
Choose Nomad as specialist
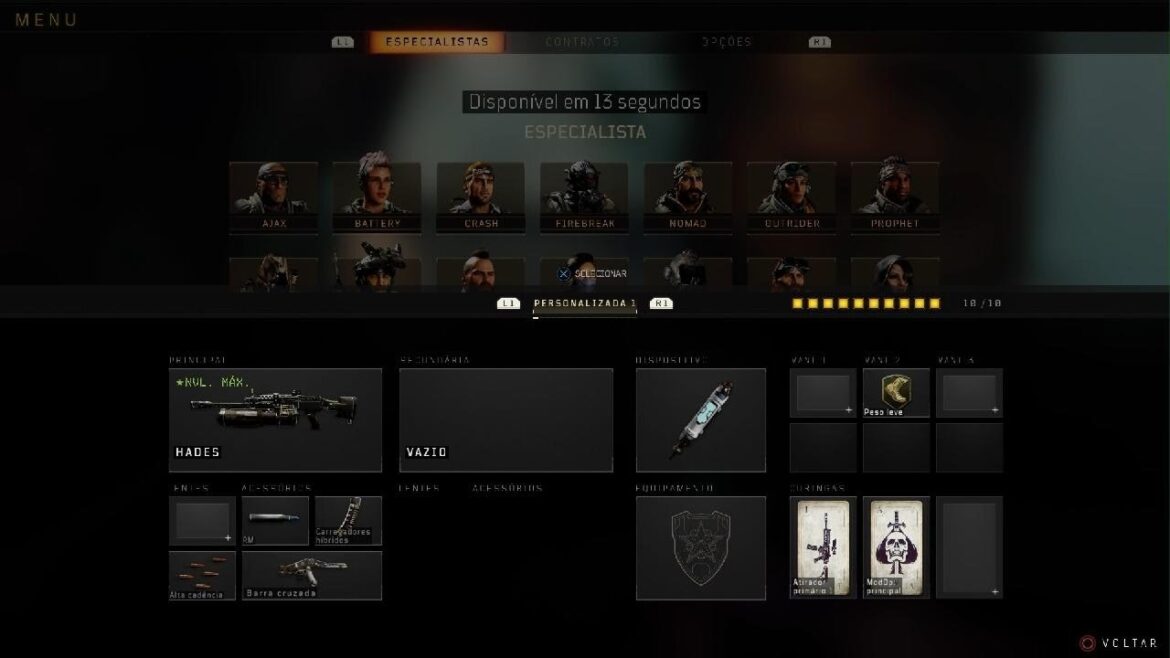(688, 196)
